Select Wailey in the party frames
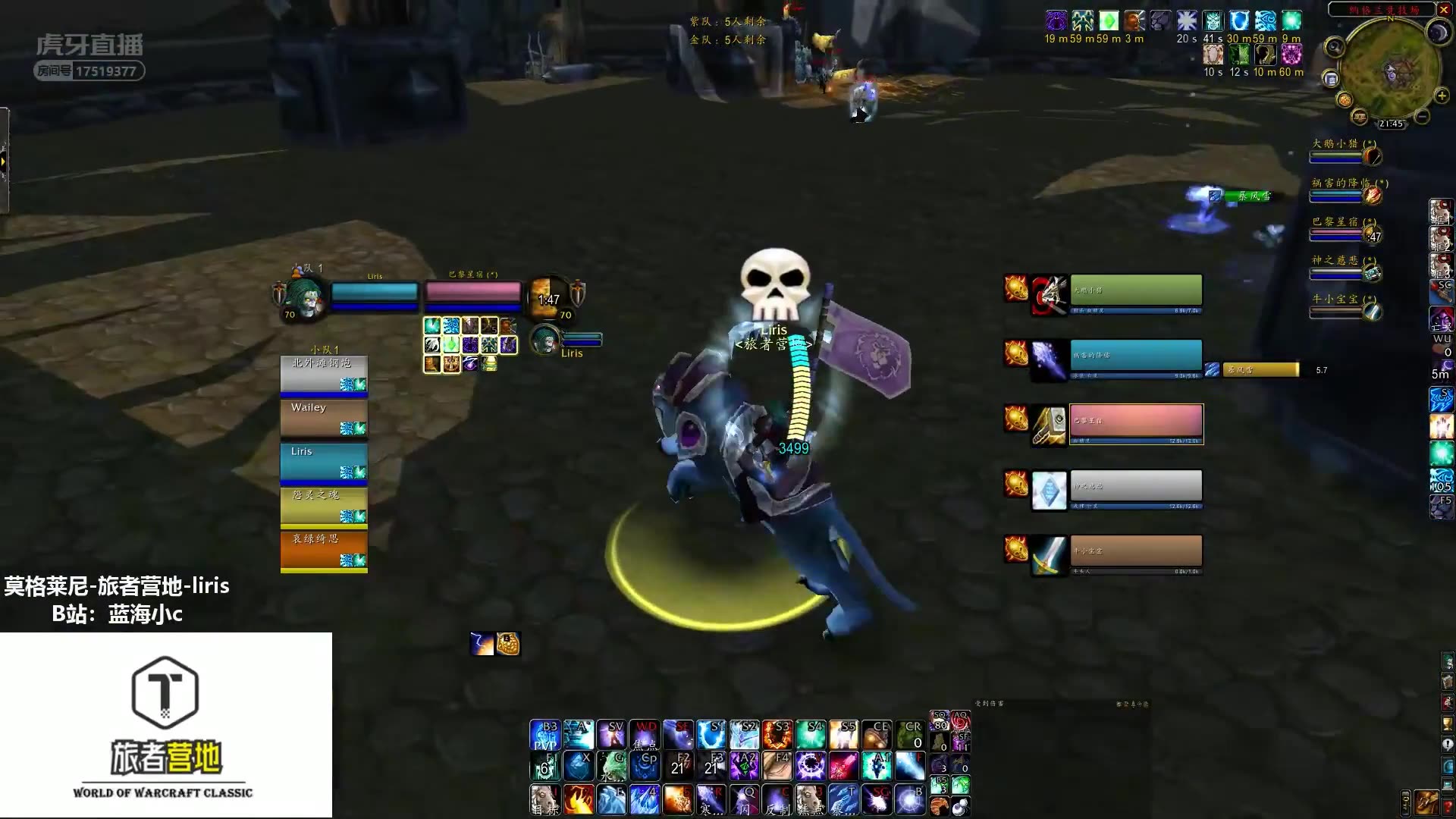 [323, 417]
